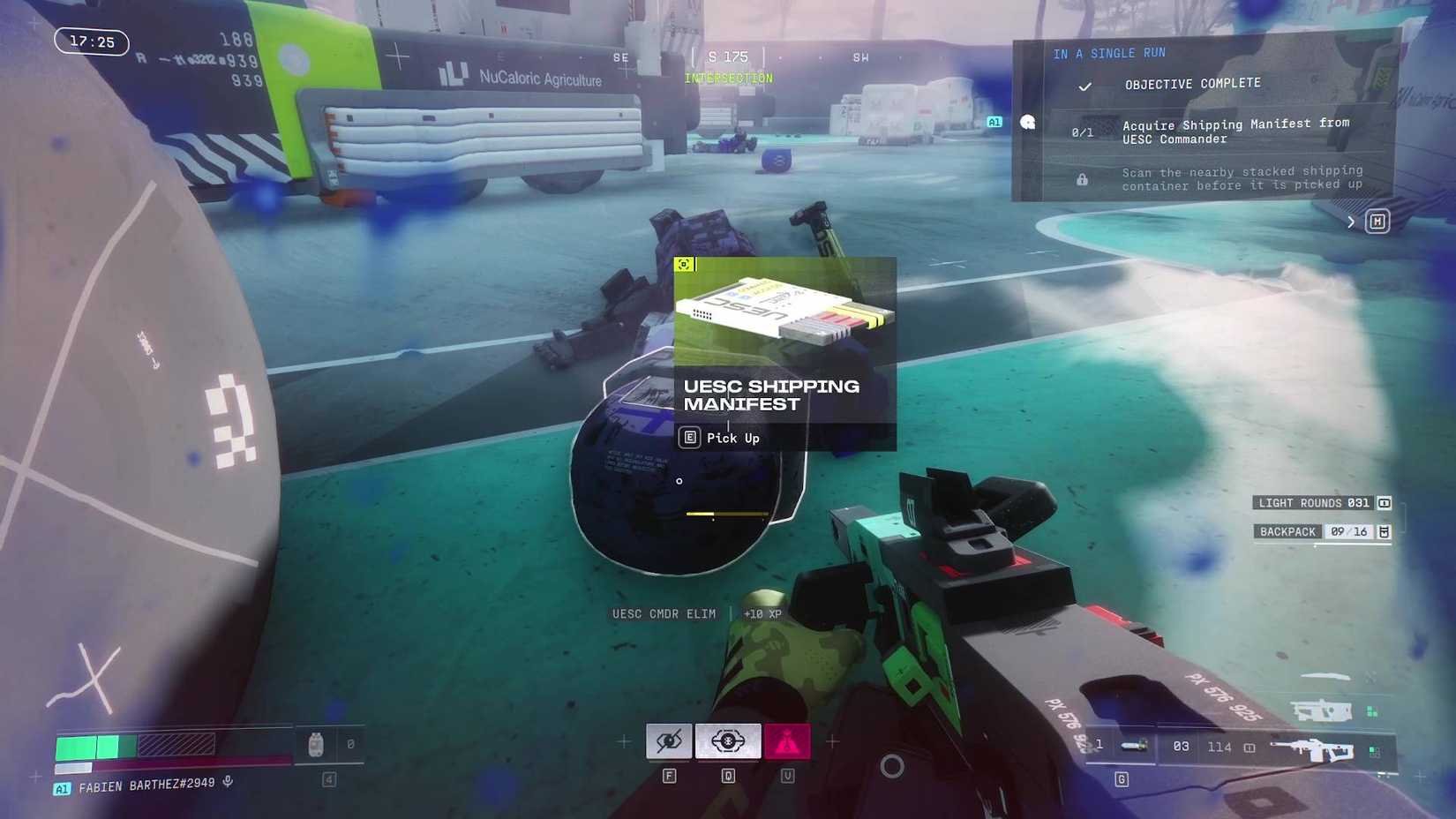Viewport: 1456px width, 819px height.
Task: Collapse the objectives panel via the chevron arrow
Action: click(x=1350, y=222)
